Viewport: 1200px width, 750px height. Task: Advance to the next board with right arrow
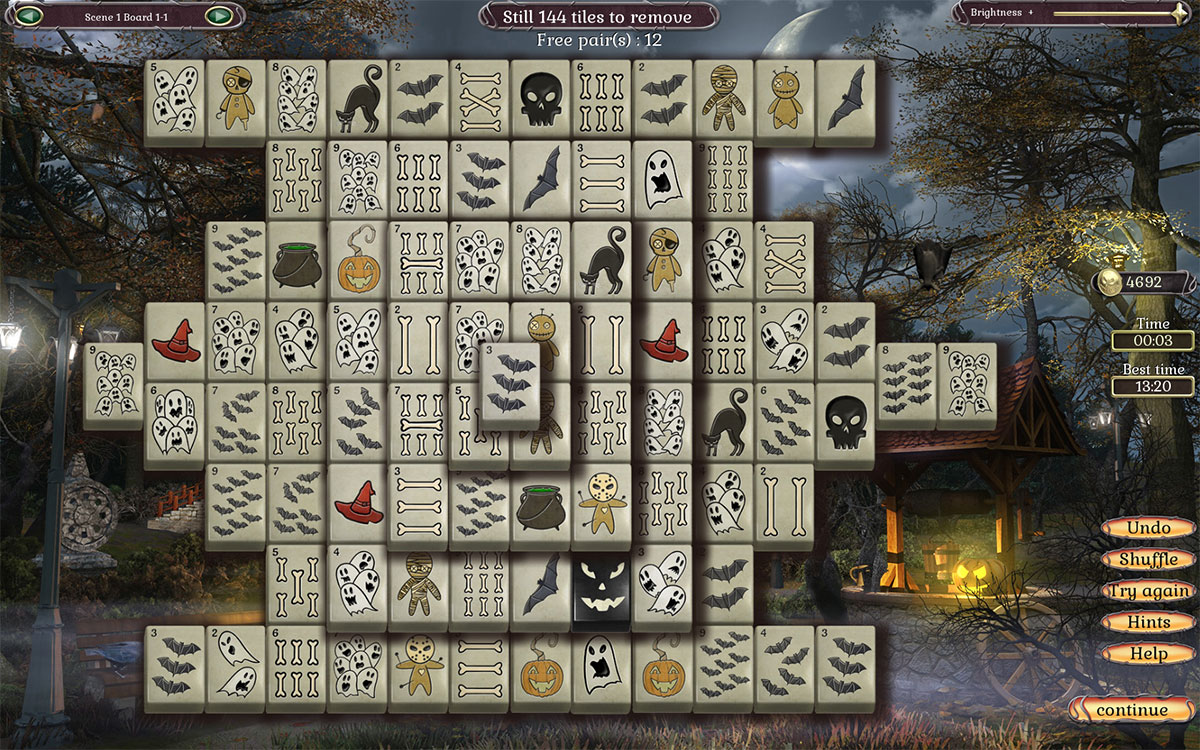click(218, 15)
